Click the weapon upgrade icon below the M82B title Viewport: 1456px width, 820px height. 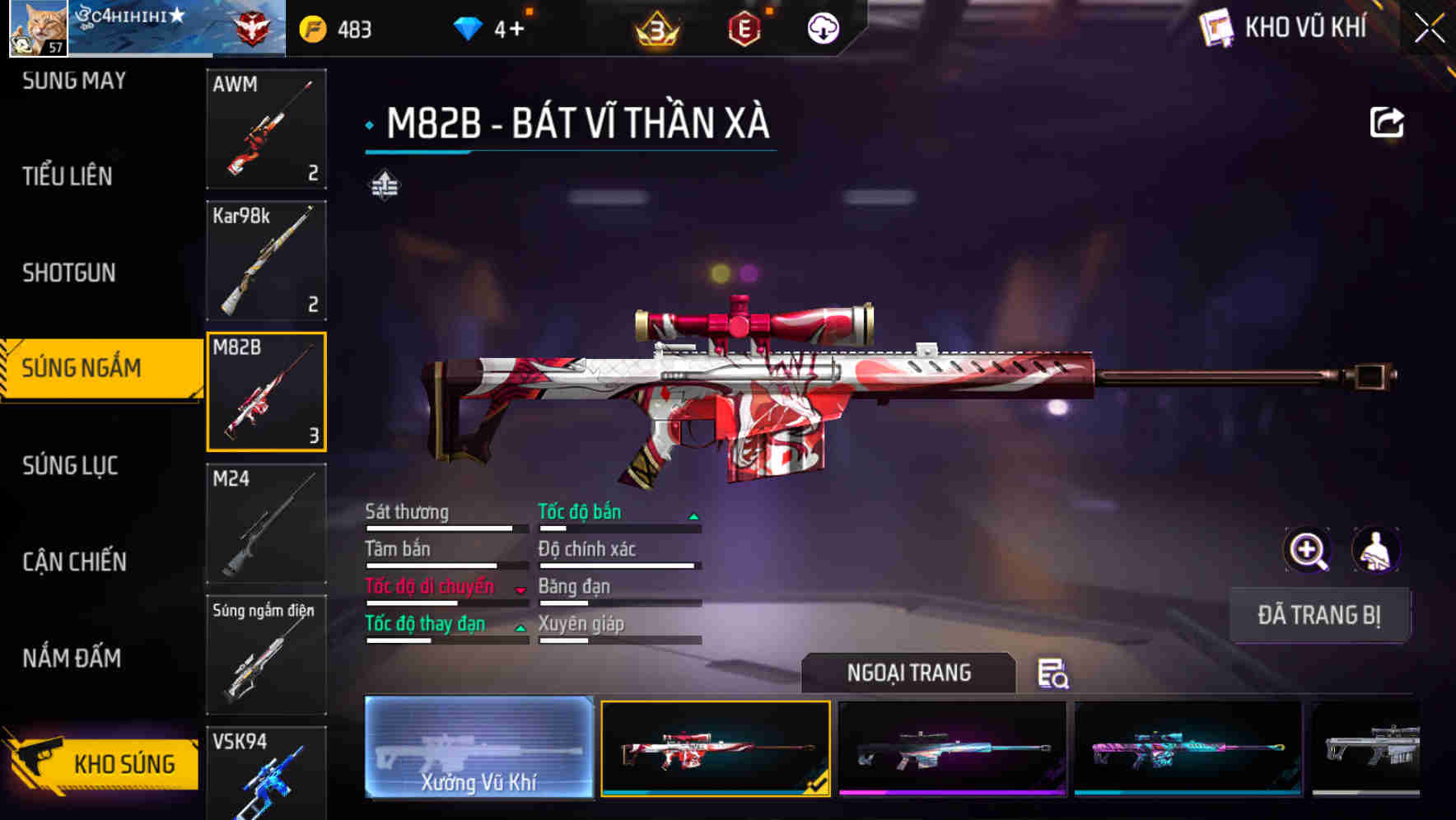tap(384, 184)
